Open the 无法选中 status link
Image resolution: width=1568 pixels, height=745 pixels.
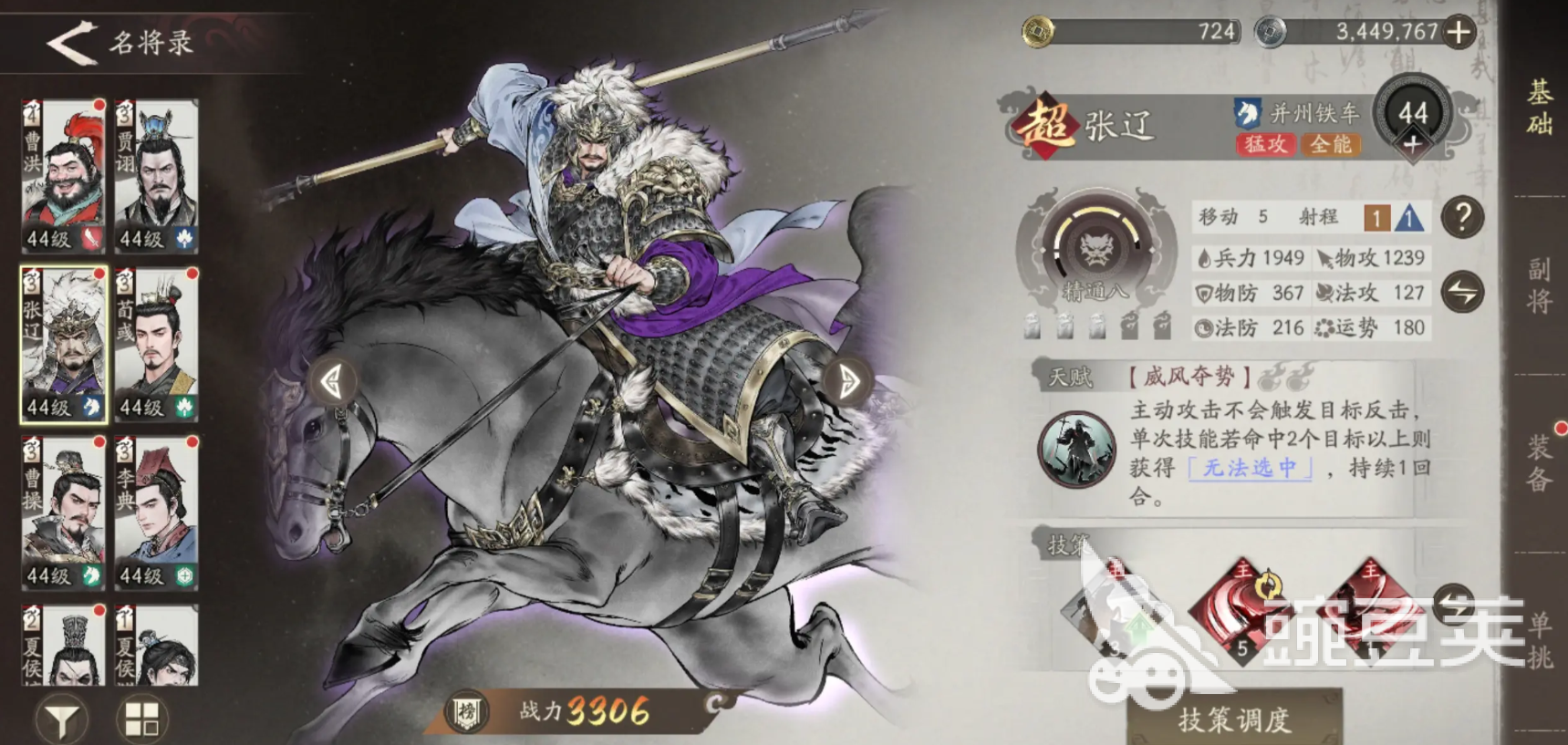[1250, 467]
